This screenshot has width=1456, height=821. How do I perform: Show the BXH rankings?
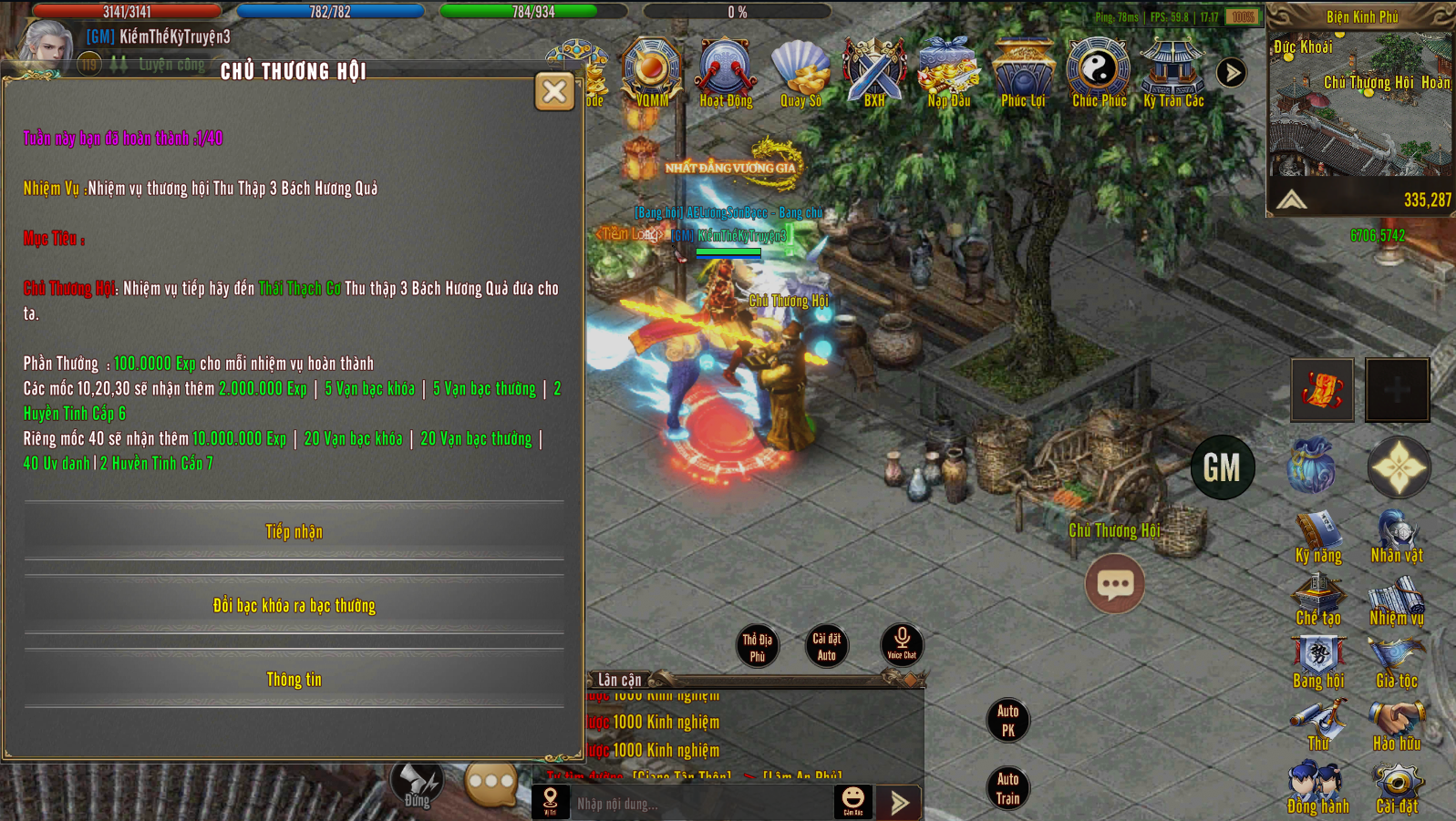tap(874, 71)
